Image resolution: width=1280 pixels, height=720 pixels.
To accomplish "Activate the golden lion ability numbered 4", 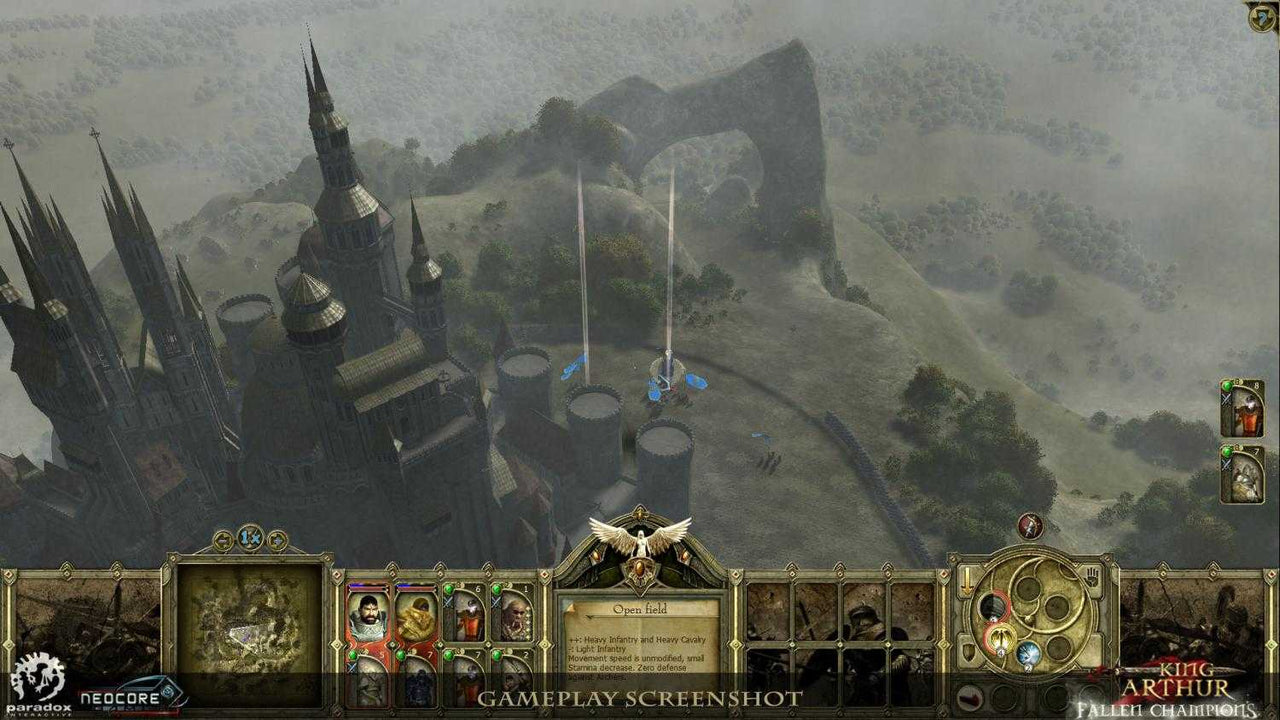I will (1000, 638).
